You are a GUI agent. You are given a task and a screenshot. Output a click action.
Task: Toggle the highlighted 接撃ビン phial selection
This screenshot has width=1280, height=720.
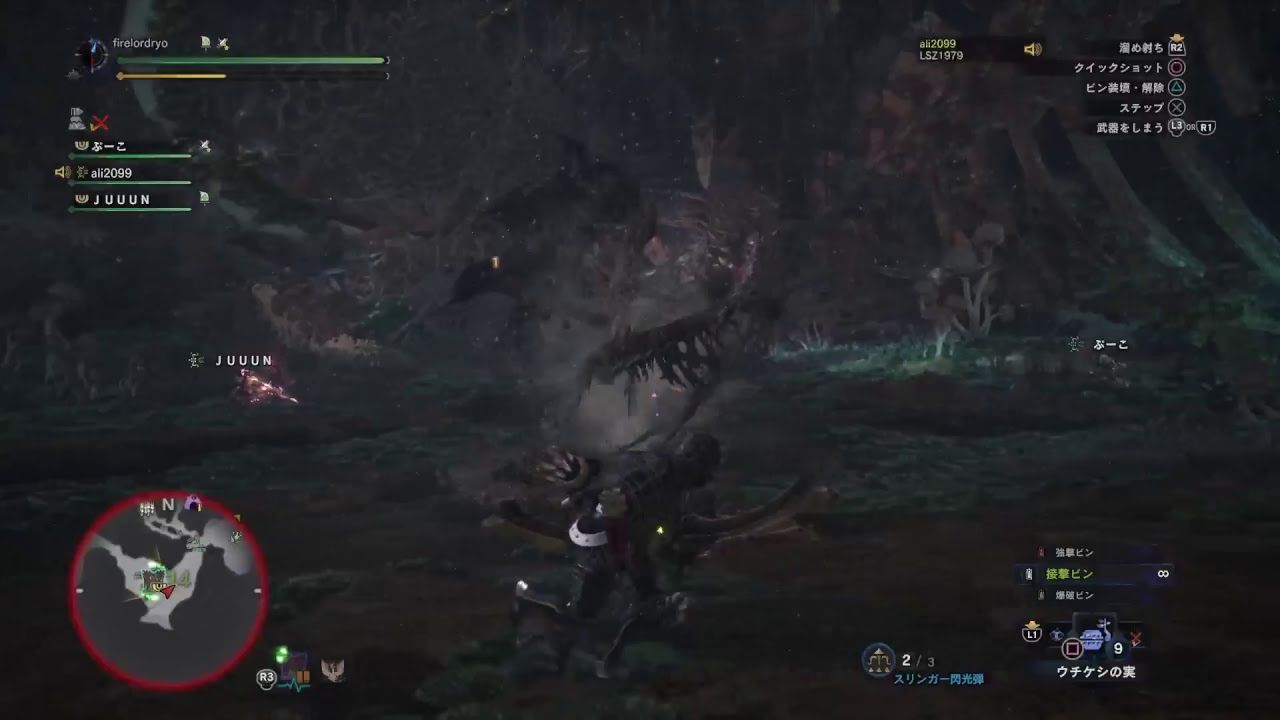click(1067, 572)
